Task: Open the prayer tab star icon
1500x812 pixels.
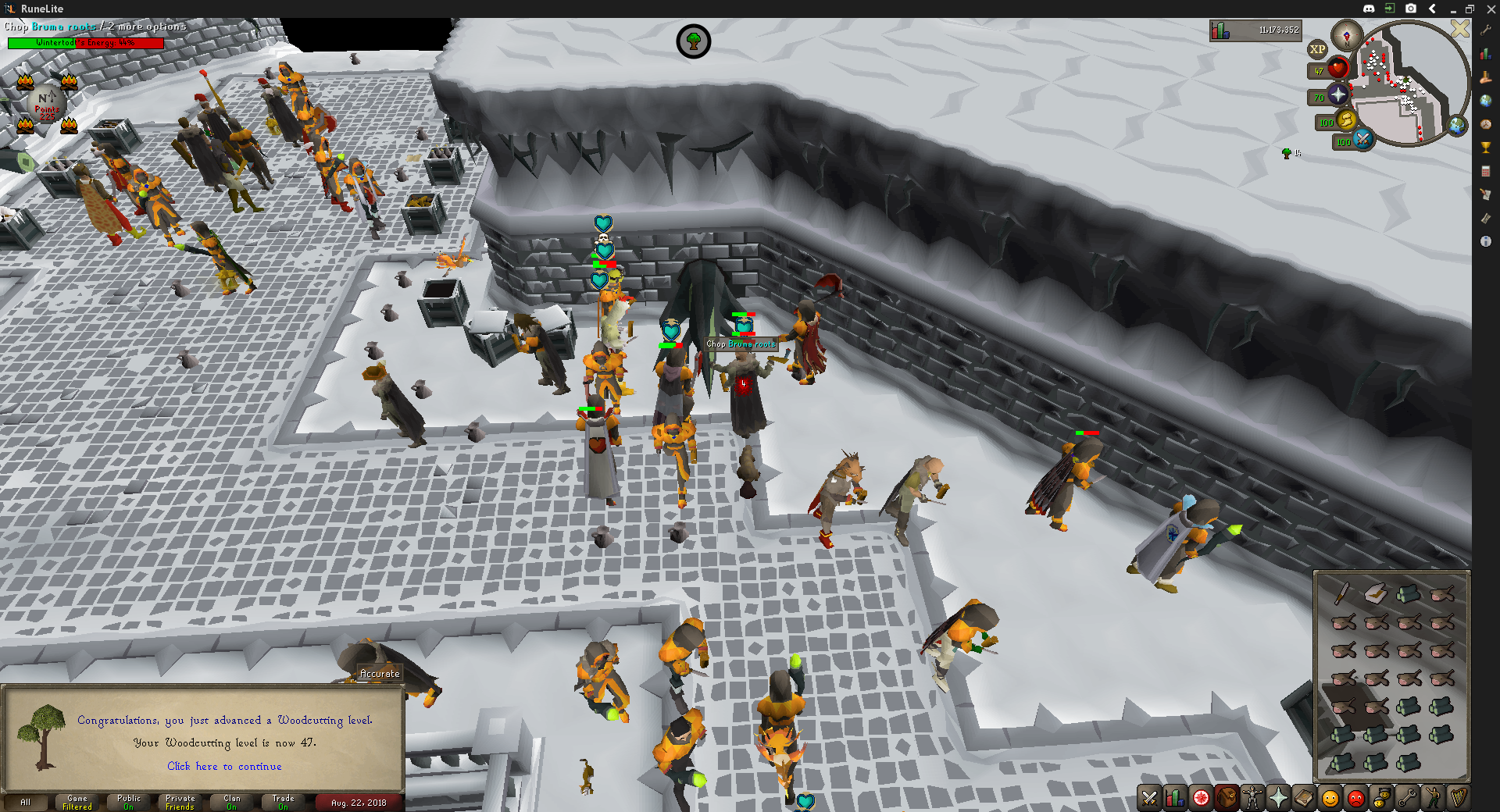Action: click(x=1277, y=798)
